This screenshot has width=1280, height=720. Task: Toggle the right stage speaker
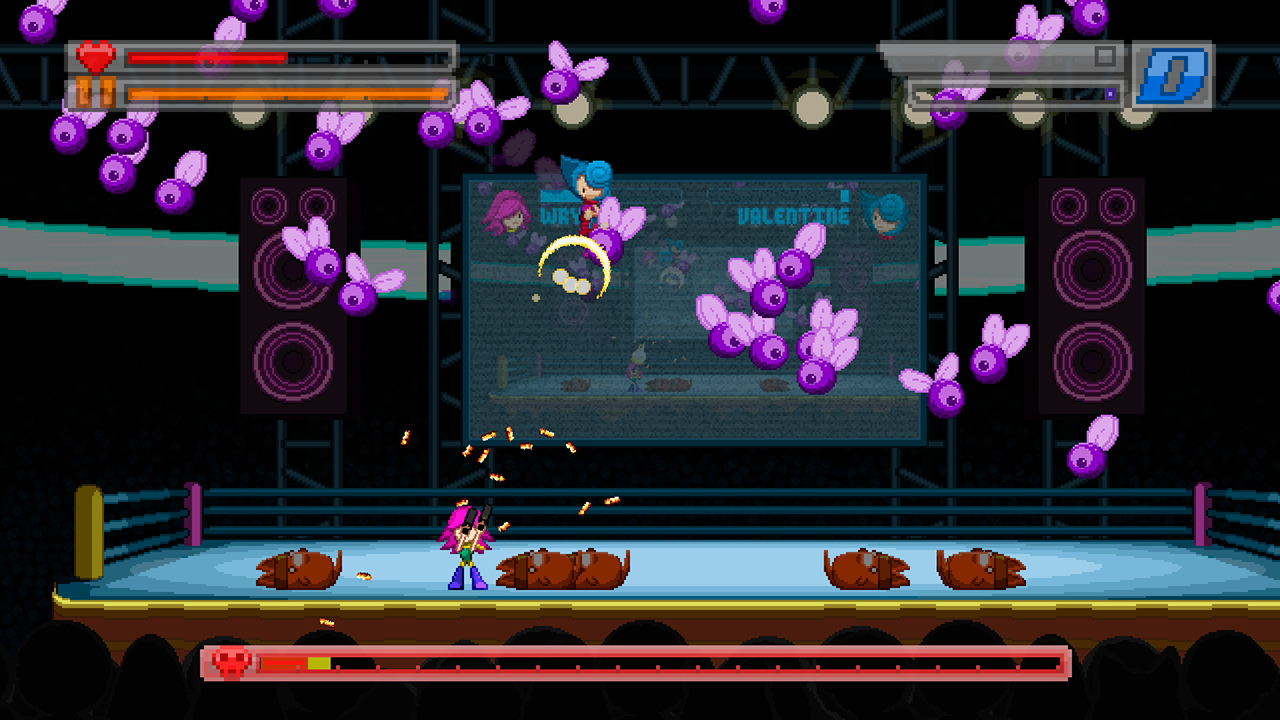pyautogui.click(x=1091, y=295)
